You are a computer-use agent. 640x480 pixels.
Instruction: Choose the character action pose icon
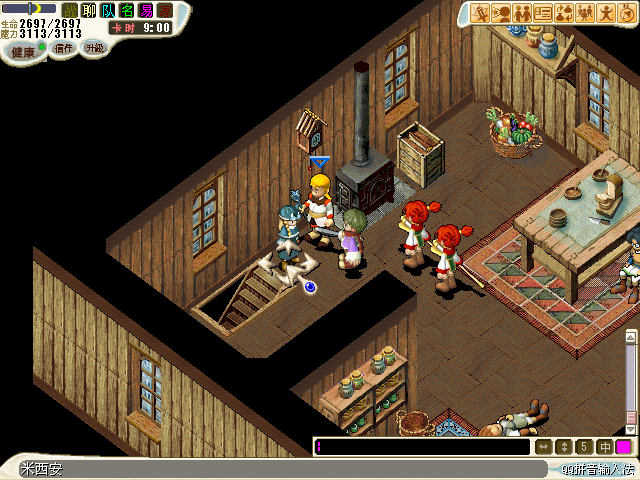[x=606, y=13]
